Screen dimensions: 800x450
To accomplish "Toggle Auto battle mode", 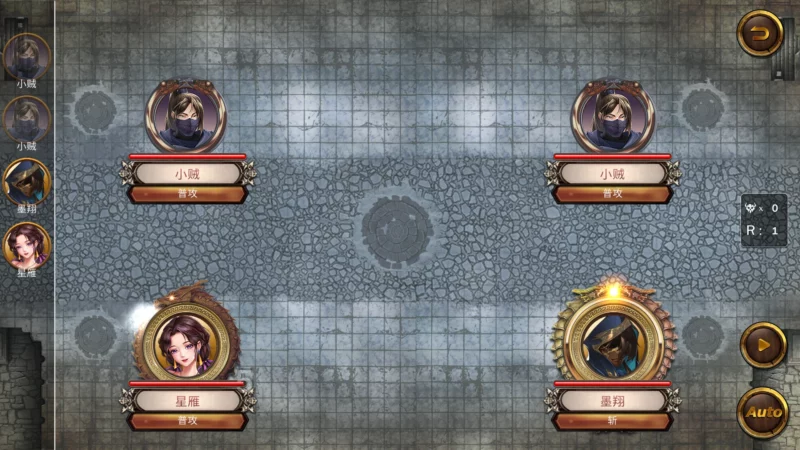I will tap(764, 411).
